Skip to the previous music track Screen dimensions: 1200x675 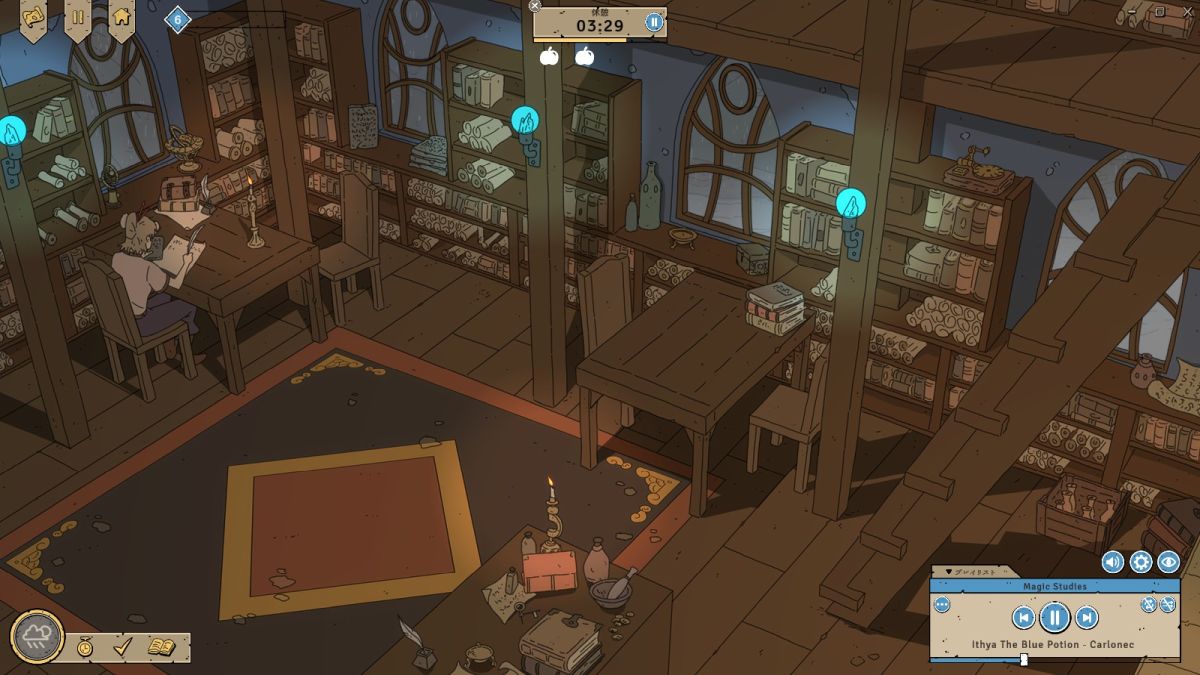coord(1022,617)
